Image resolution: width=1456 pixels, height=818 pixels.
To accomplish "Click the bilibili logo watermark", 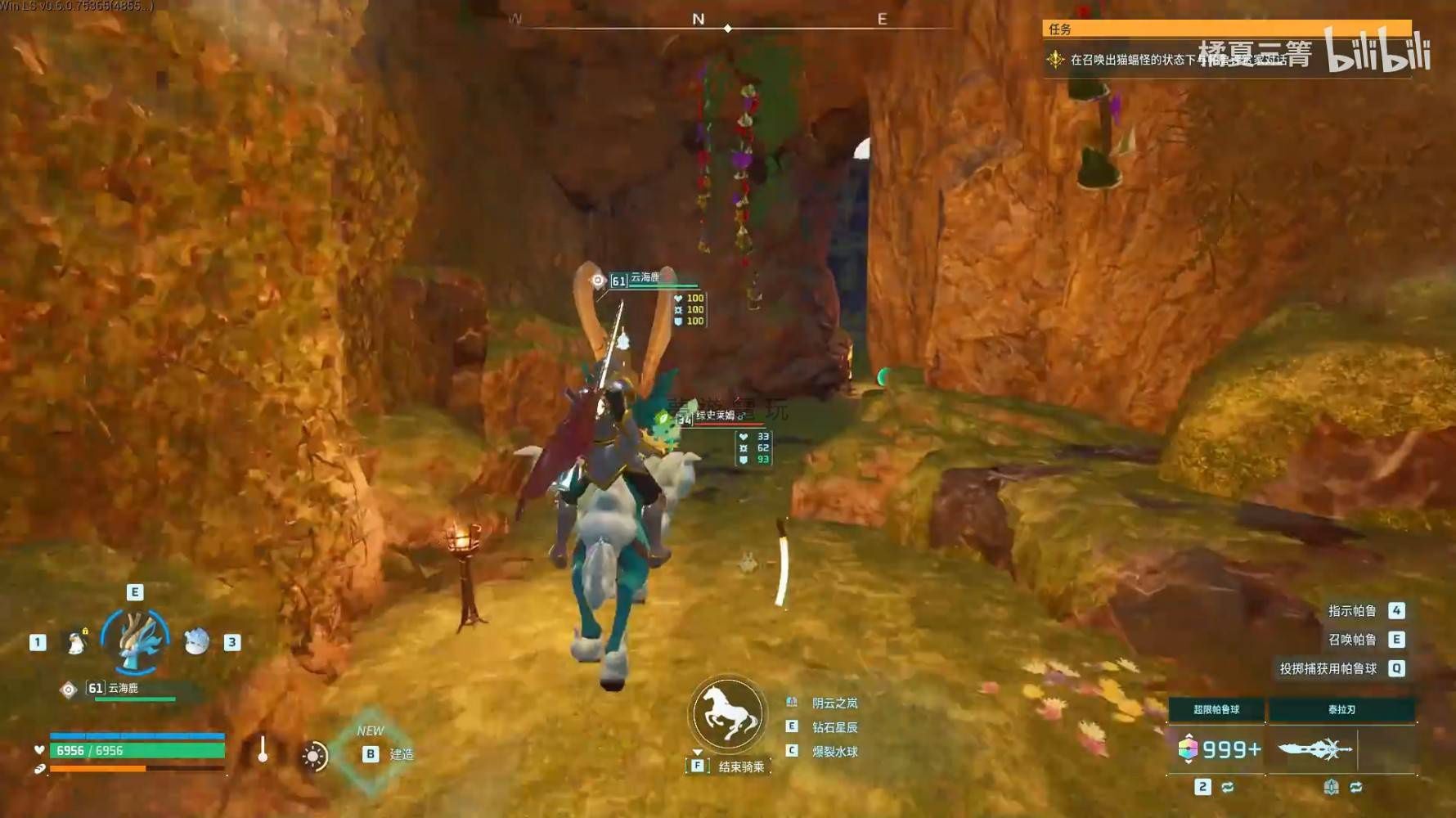I will point(1377,51).
